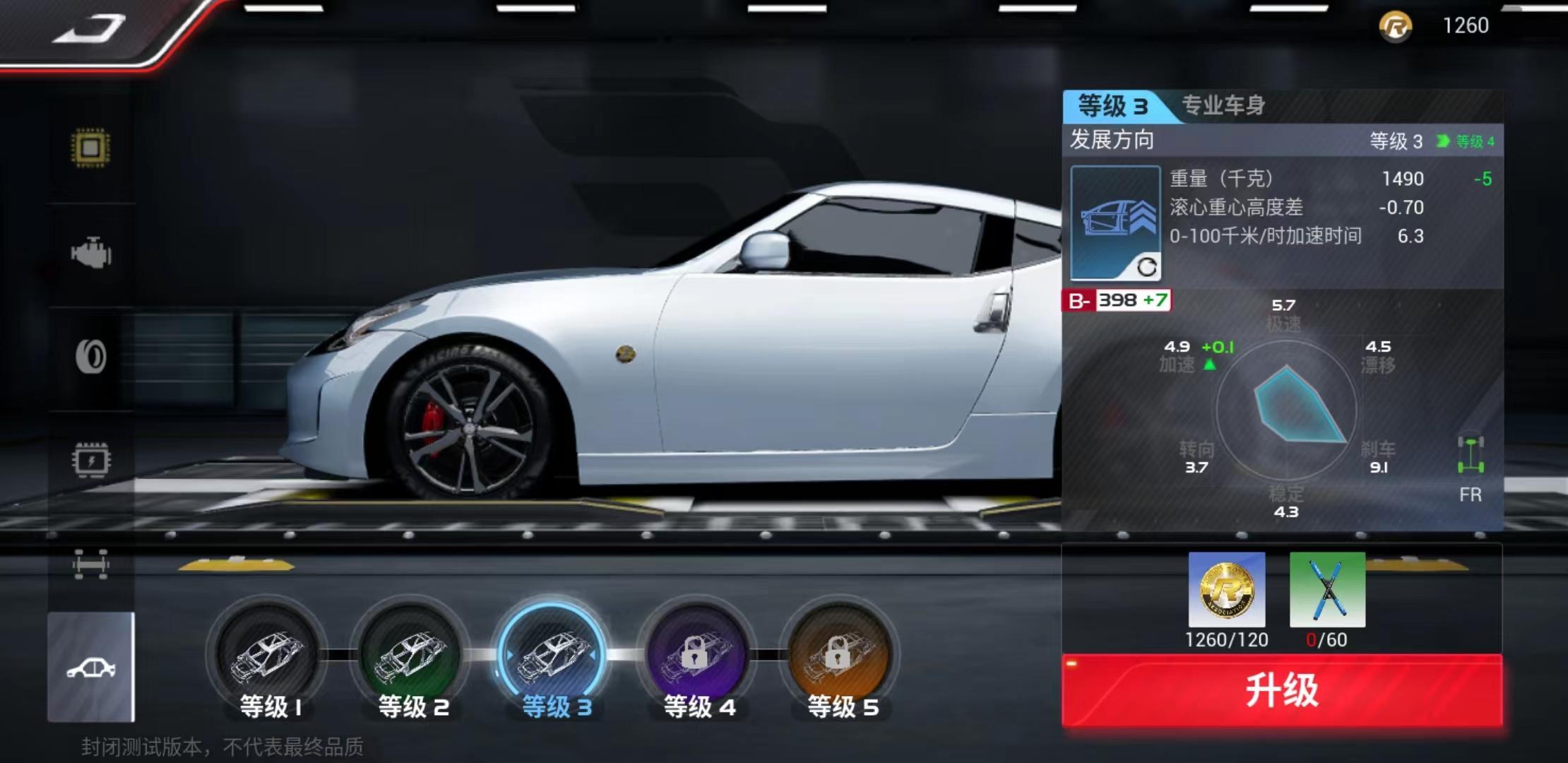Open the yellow ECU chip category
Viewport: 1568px width, 763px height.
[x=91, y=148]
